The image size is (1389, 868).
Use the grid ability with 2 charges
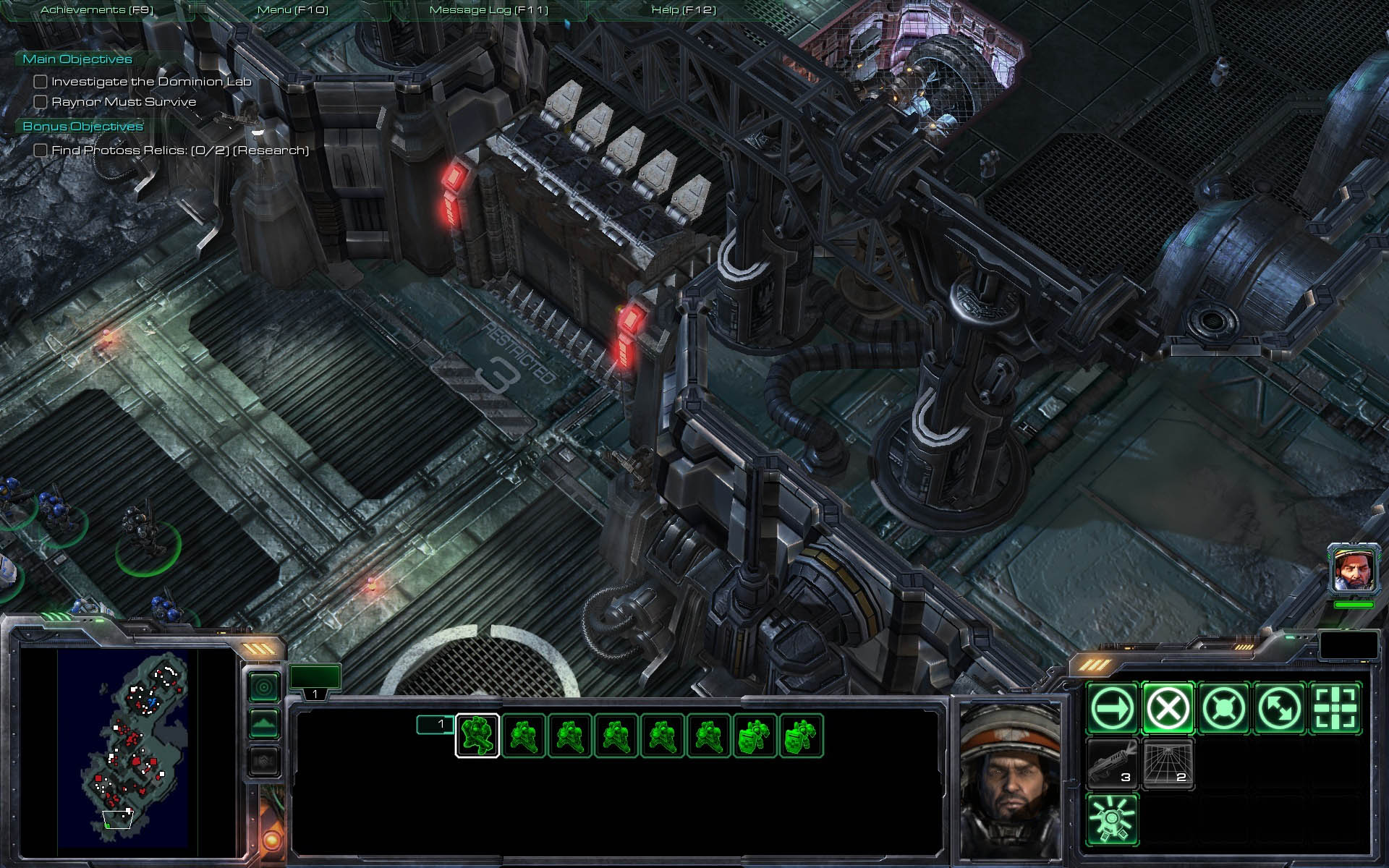(1168, 764)
